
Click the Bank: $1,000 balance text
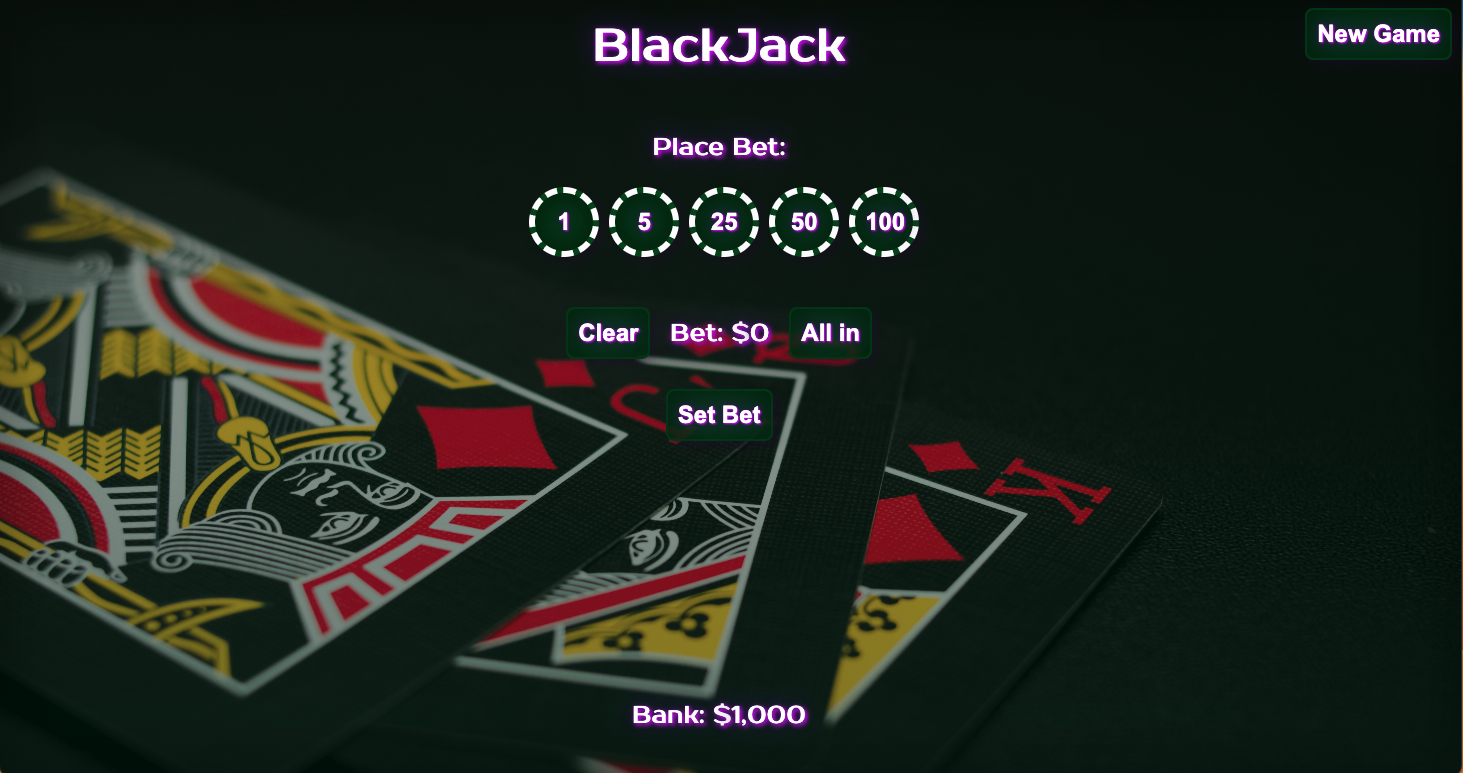click(x=719, y=714)
